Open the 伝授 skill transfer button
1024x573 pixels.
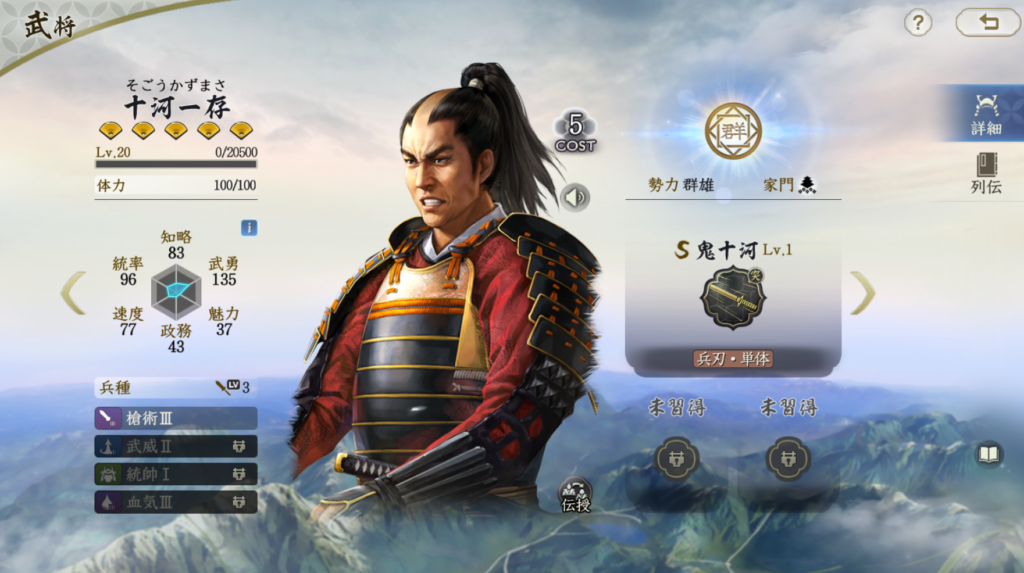(575, 494)
